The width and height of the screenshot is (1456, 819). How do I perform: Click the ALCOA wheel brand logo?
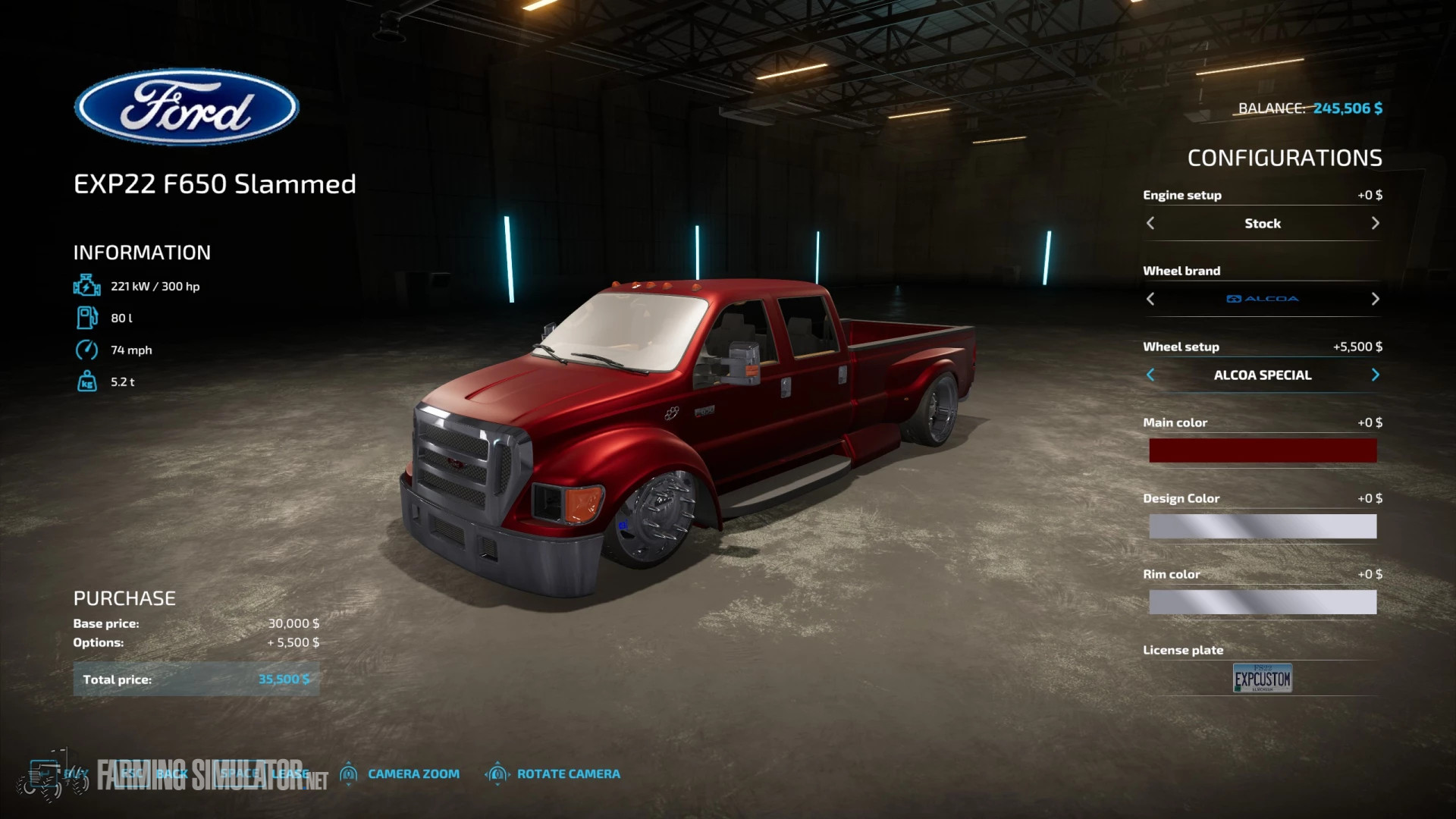[x=1262, y=298]
